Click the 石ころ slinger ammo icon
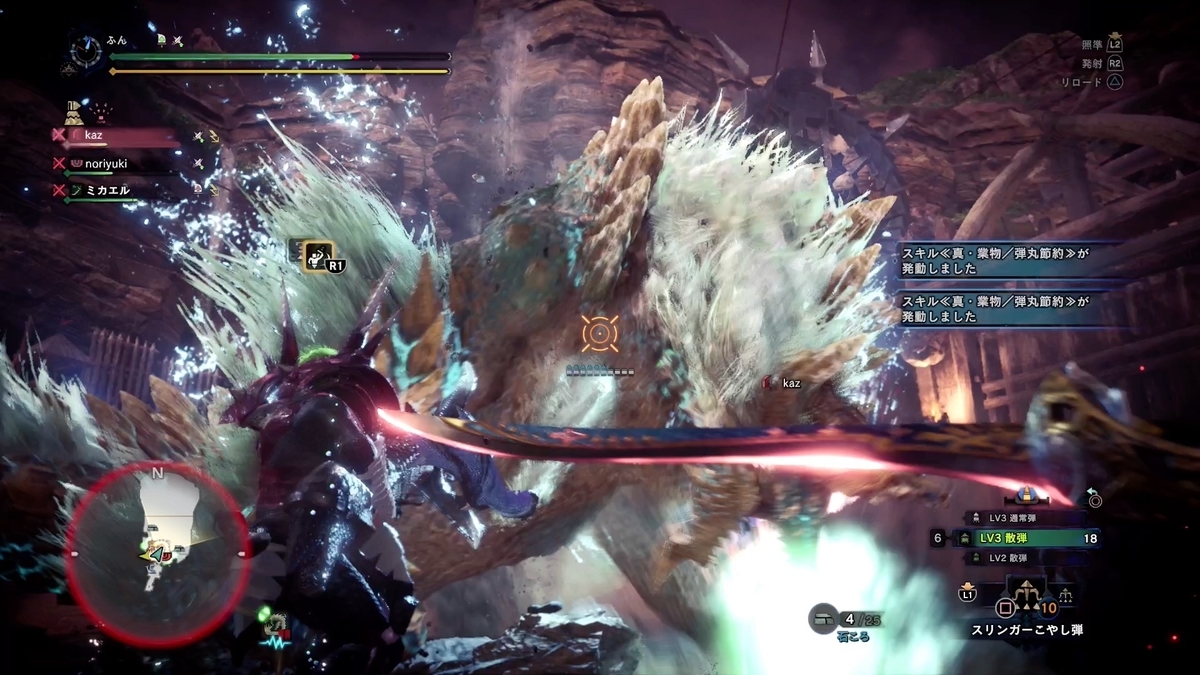1200x675 pixels. coord(824,619)
